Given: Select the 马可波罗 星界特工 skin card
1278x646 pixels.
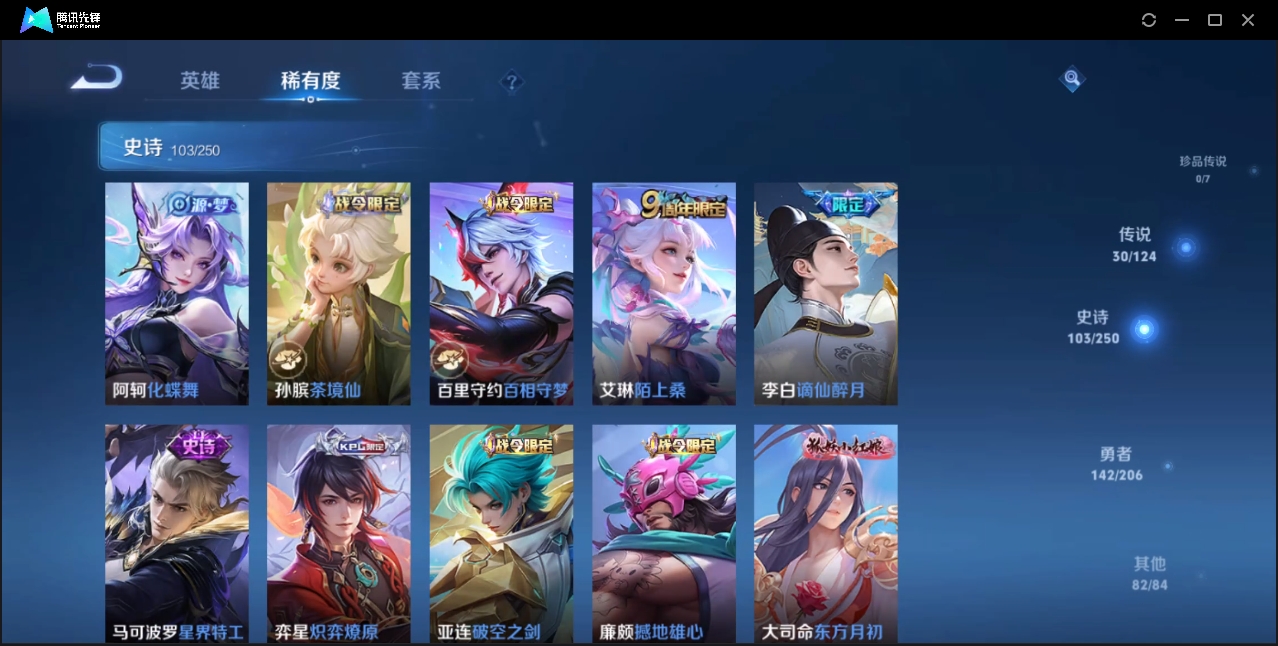Looking at the screenshot, I should [177, 533].
